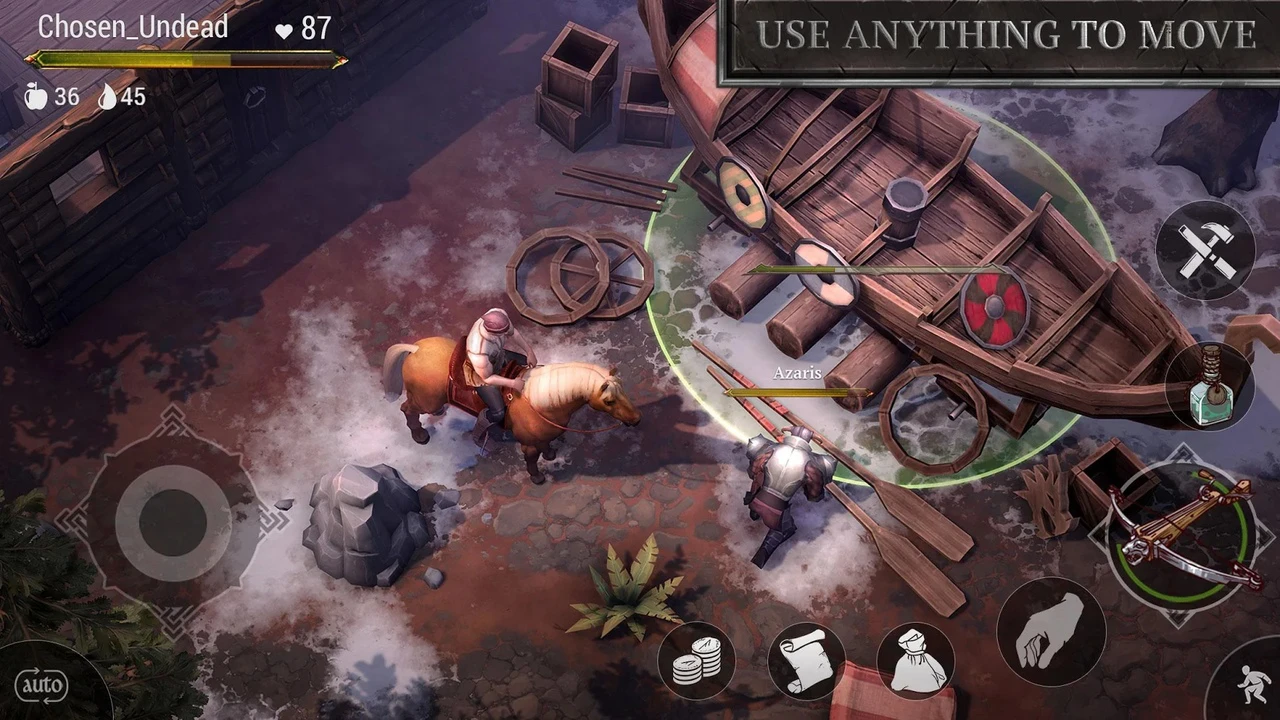Screen dimensions: 1280x720
Task: Use the potion bottle quick slot
Action: (x=1209, y=387)
